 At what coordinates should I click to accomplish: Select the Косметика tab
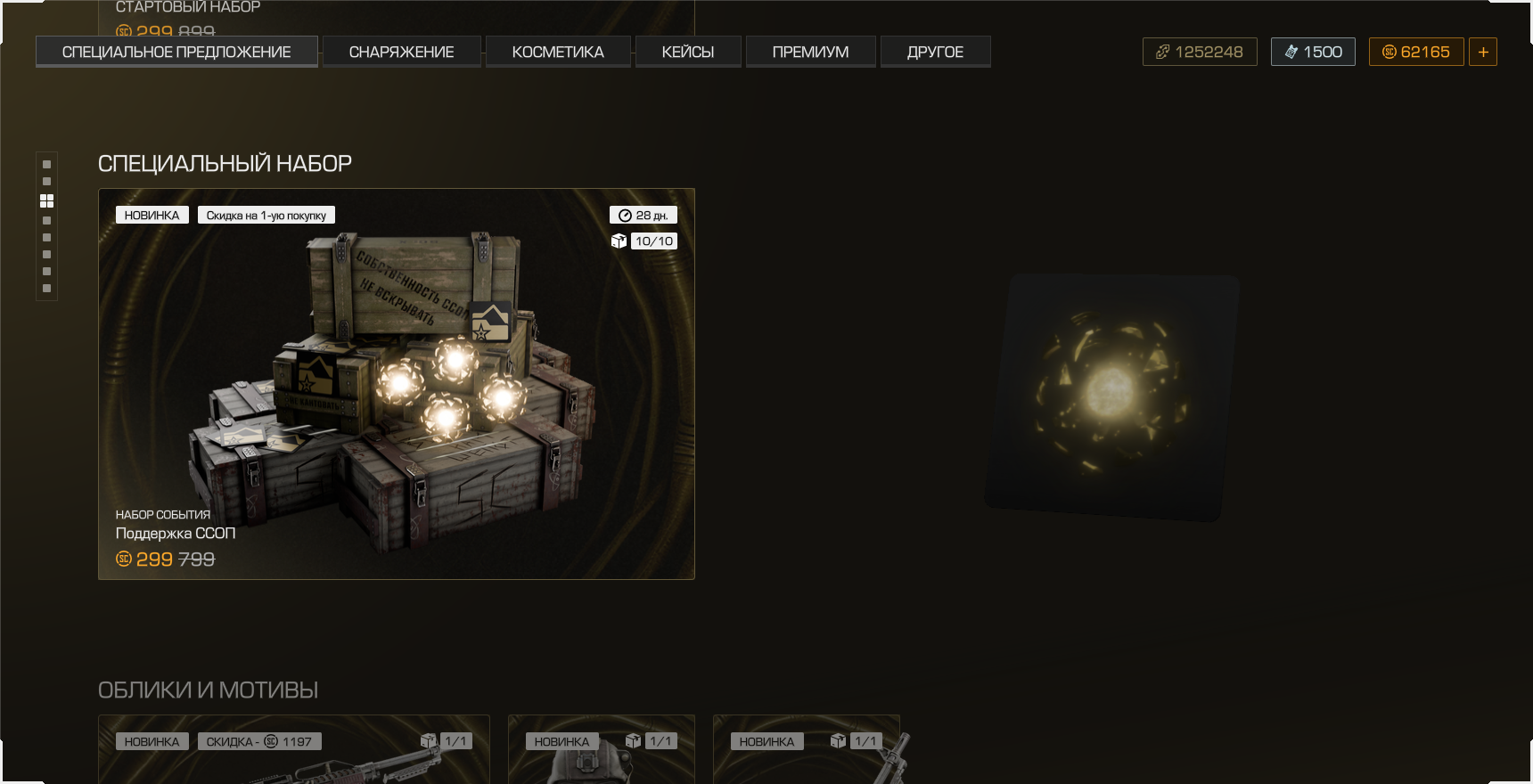558,52
